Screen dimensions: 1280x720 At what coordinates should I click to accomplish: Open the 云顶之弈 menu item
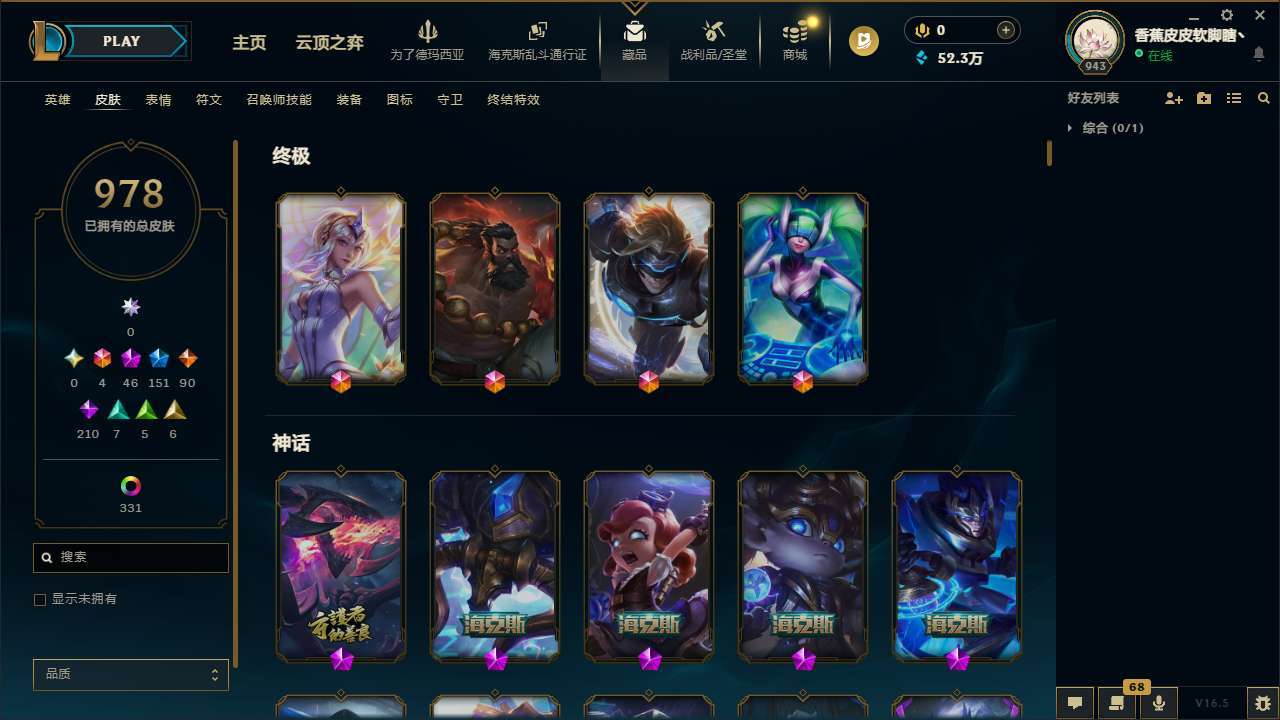[328, 43]
